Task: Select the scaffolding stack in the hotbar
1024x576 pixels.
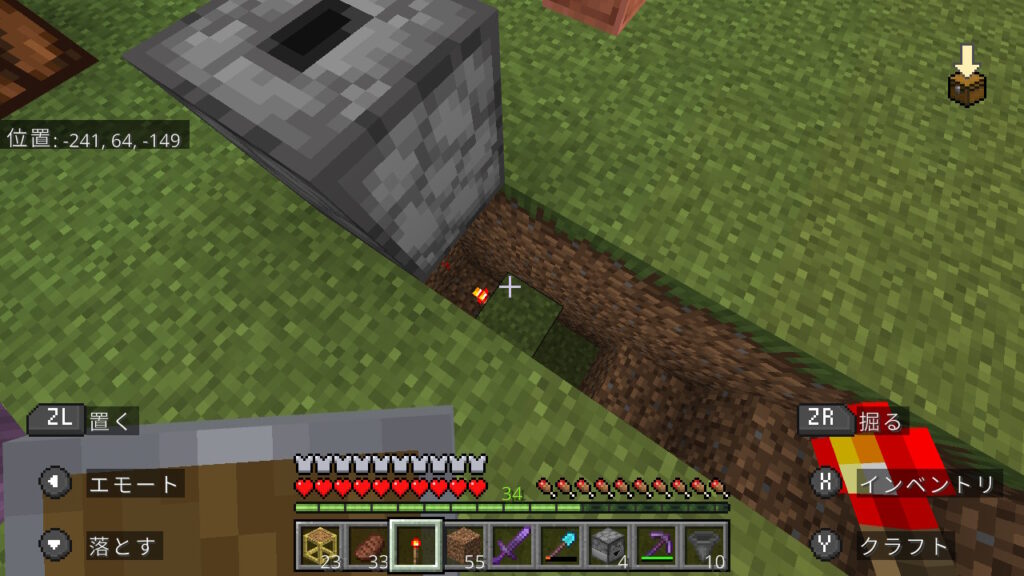Action: pyautogui.click(x=318, y=545)
